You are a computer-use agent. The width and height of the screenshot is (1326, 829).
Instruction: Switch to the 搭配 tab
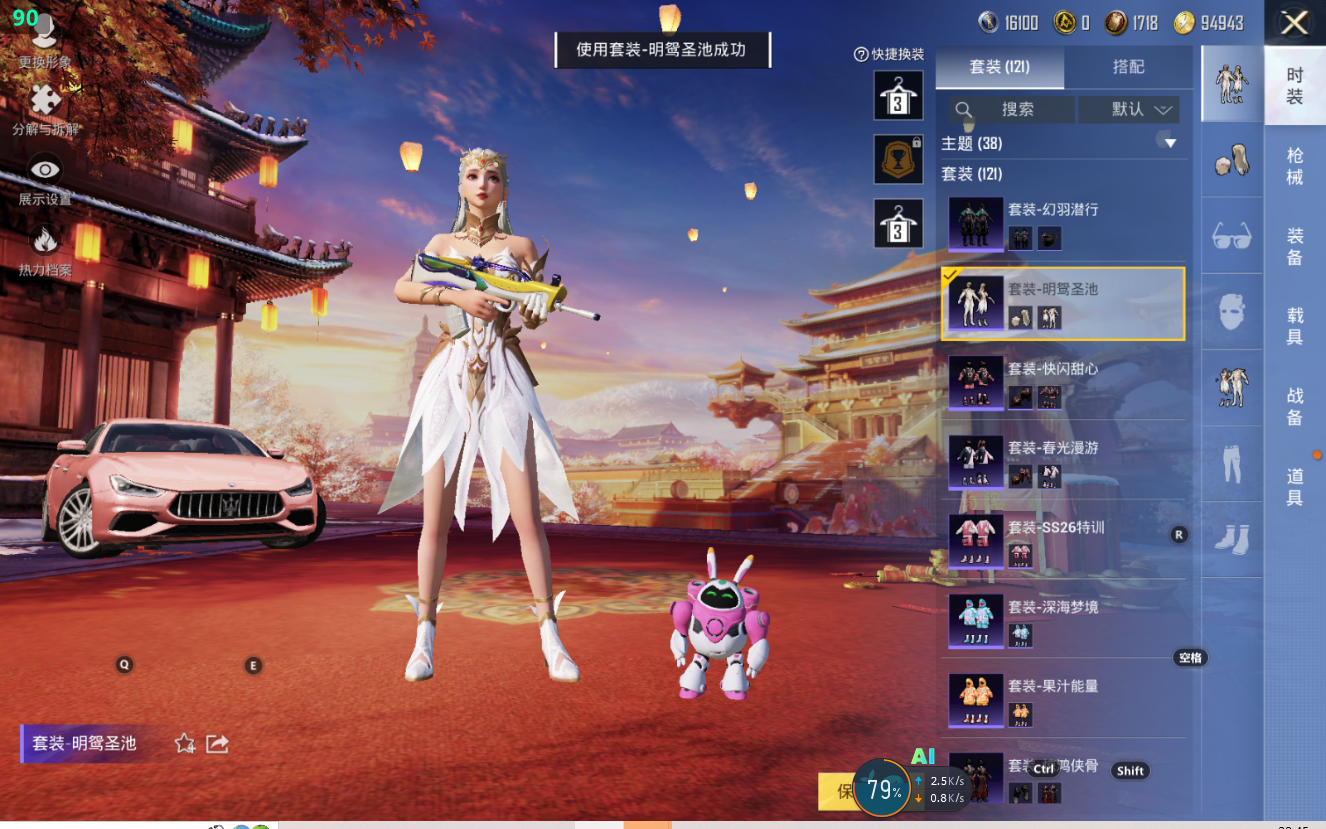pyautogui.click(x=1128, y=67)
